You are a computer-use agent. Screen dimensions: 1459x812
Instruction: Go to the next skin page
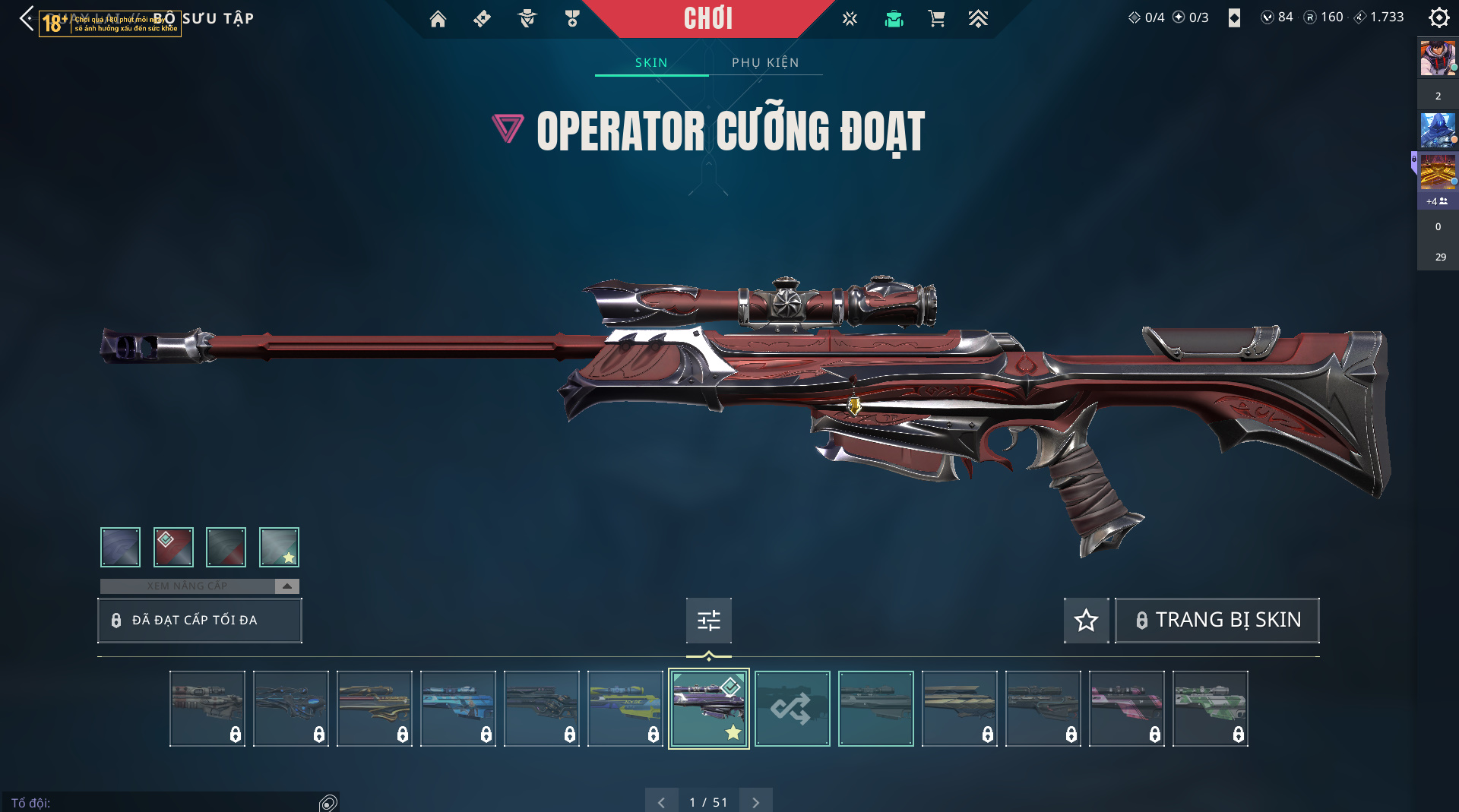point(755,801)
